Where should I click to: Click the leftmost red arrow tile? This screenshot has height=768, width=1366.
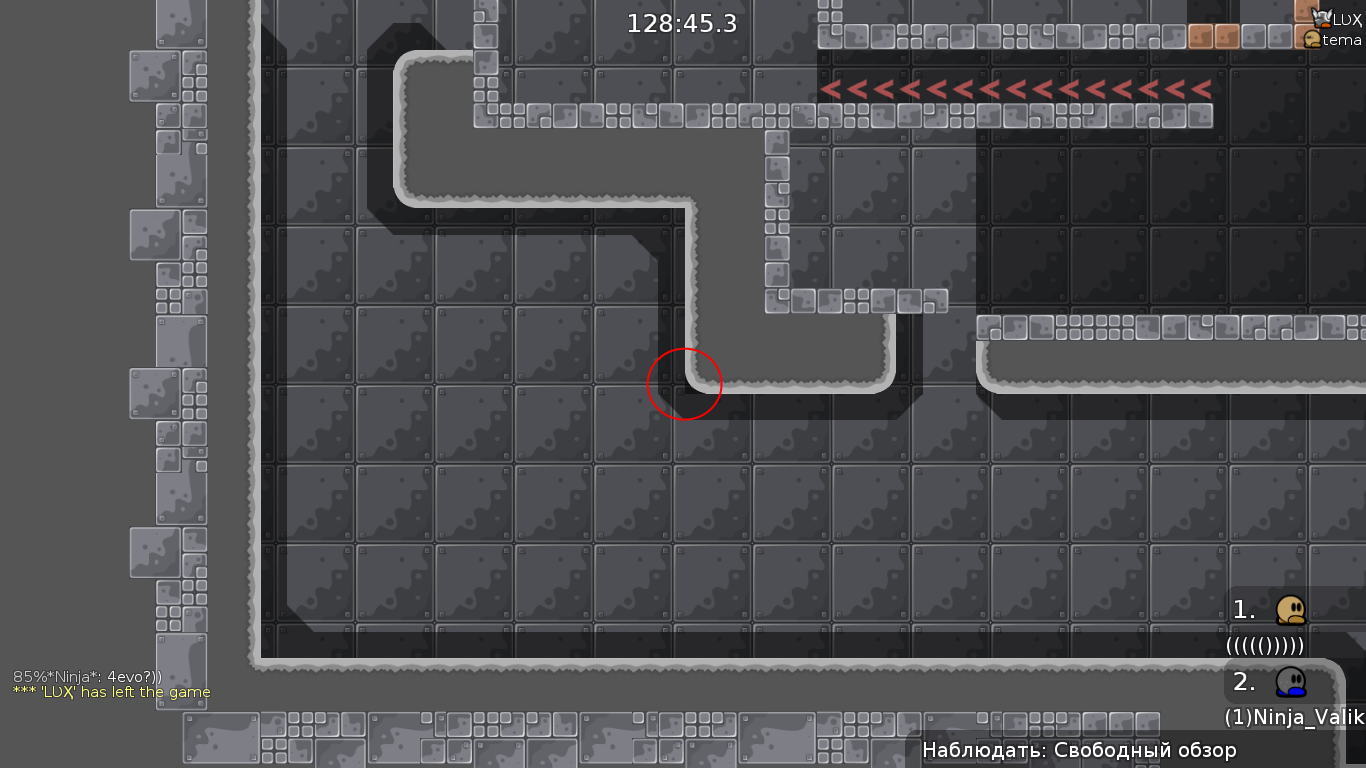[x=831, y=88]
